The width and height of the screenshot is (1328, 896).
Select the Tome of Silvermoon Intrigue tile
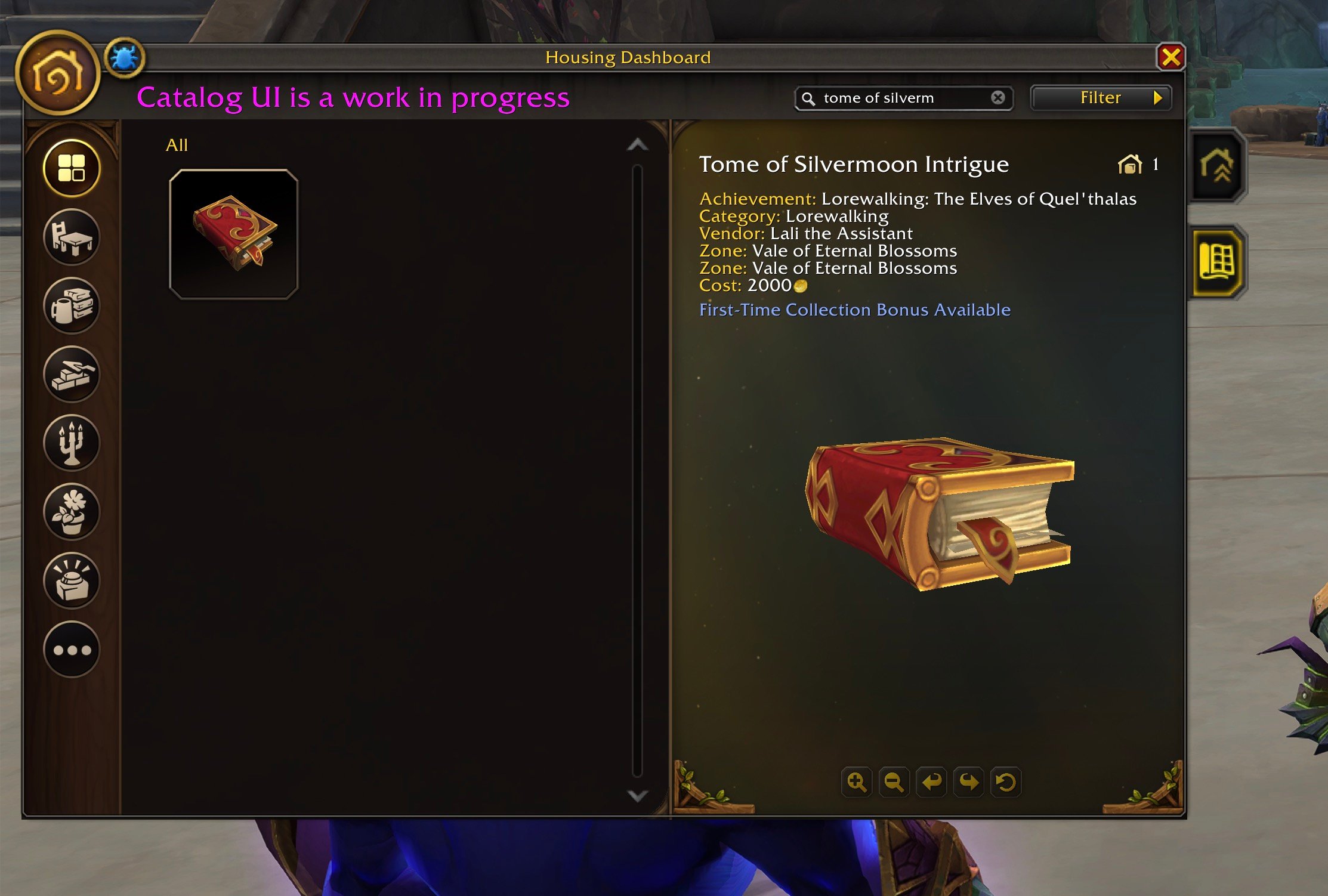click(234, 234)
